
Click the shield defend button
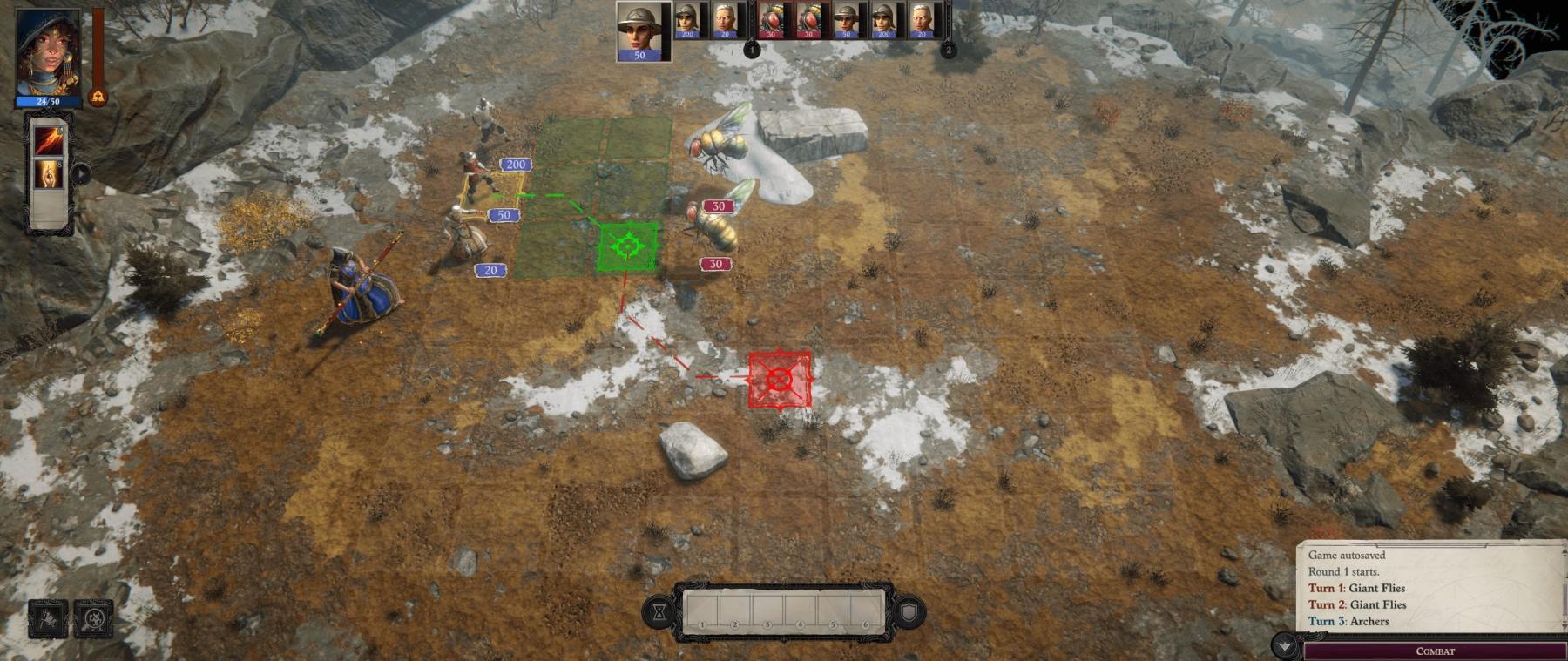point(909,613)
